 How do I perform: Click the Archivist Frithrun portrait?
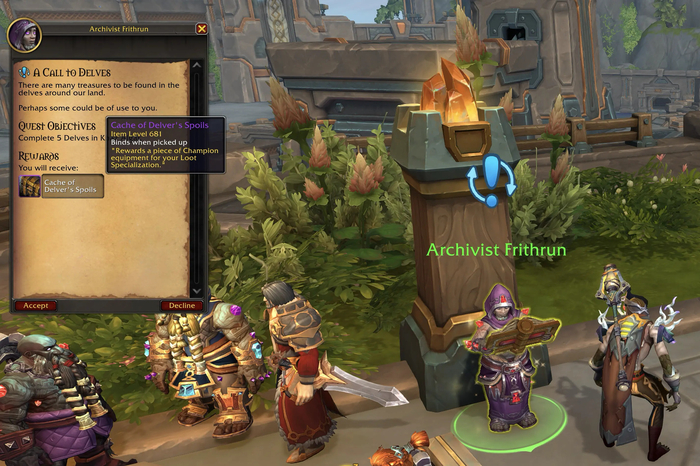22,35
